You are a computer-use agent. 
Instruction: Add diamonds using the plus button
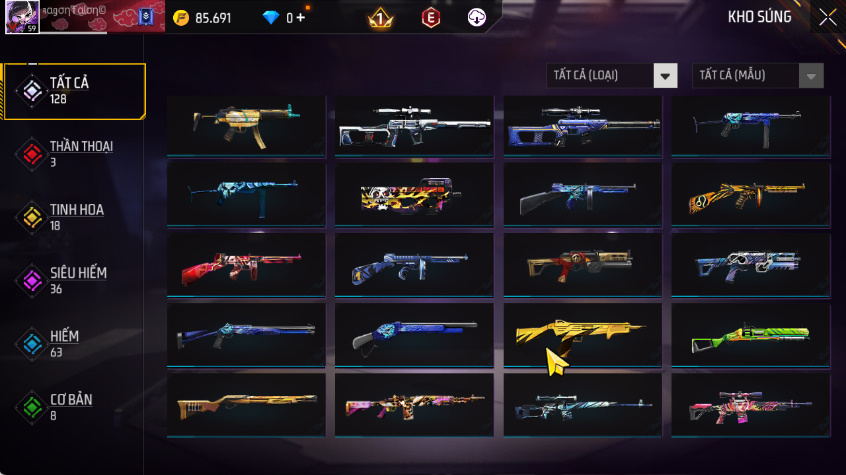coord(300,18)
